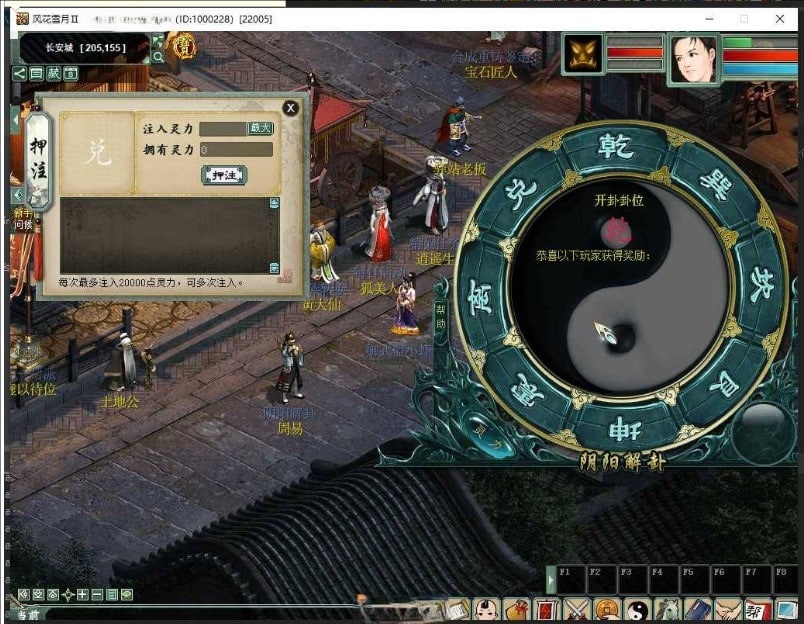804x624 pixels.
Task: Choose the 巽 trigram segment
Action: tap(714, 184)
